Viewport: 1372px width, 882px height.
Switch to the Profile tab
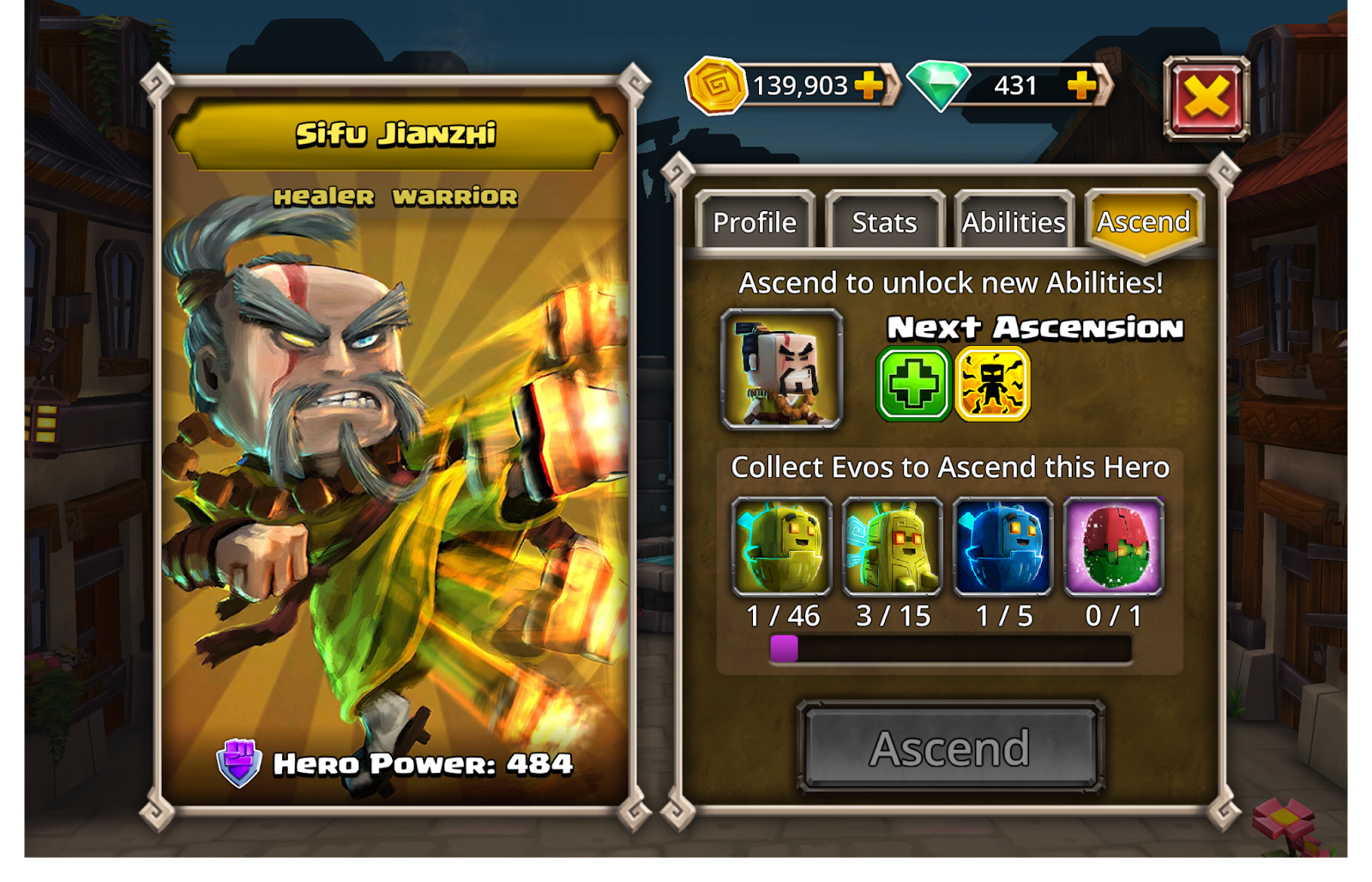755,222
